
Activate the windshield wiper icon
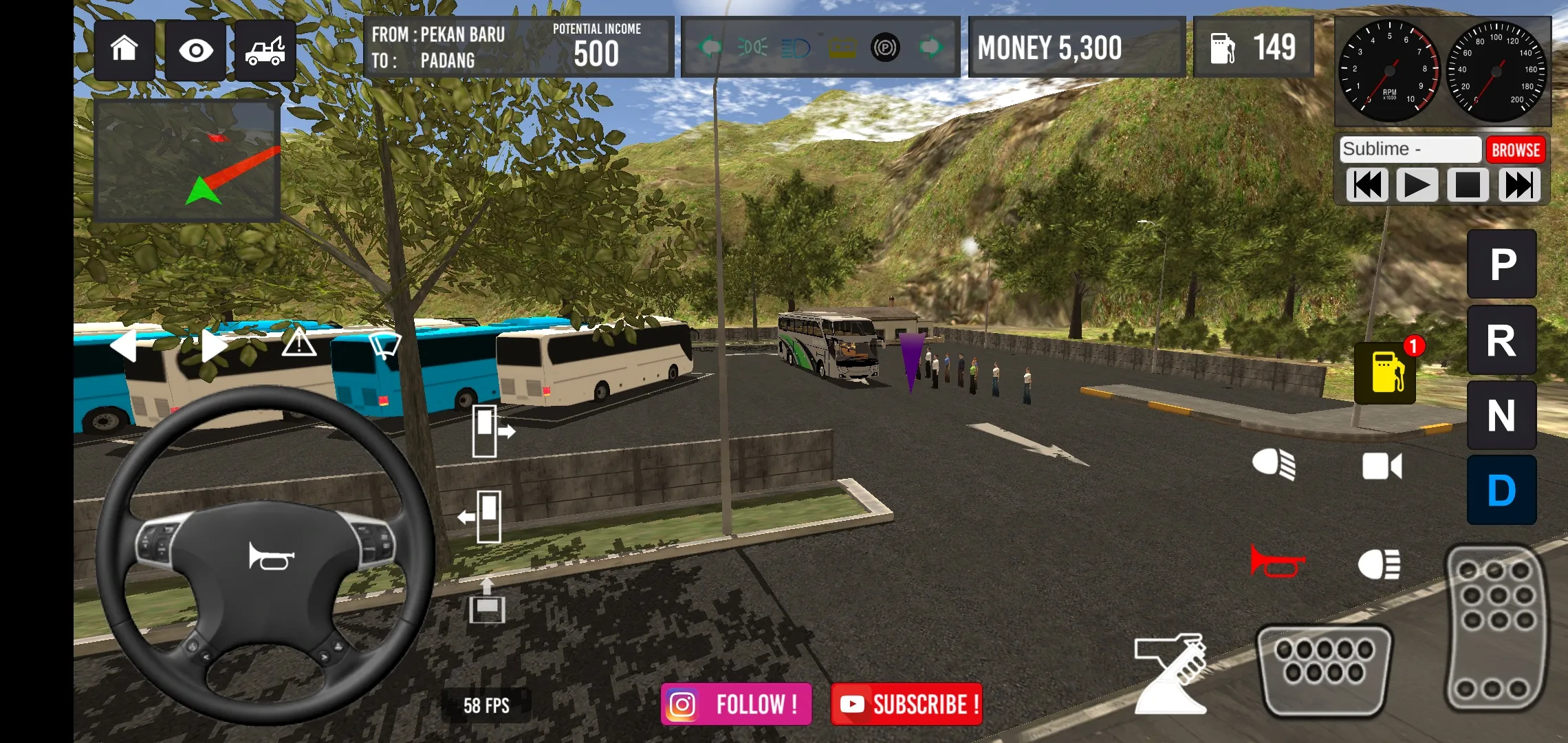pyautogui.click(x=384, y=345)
